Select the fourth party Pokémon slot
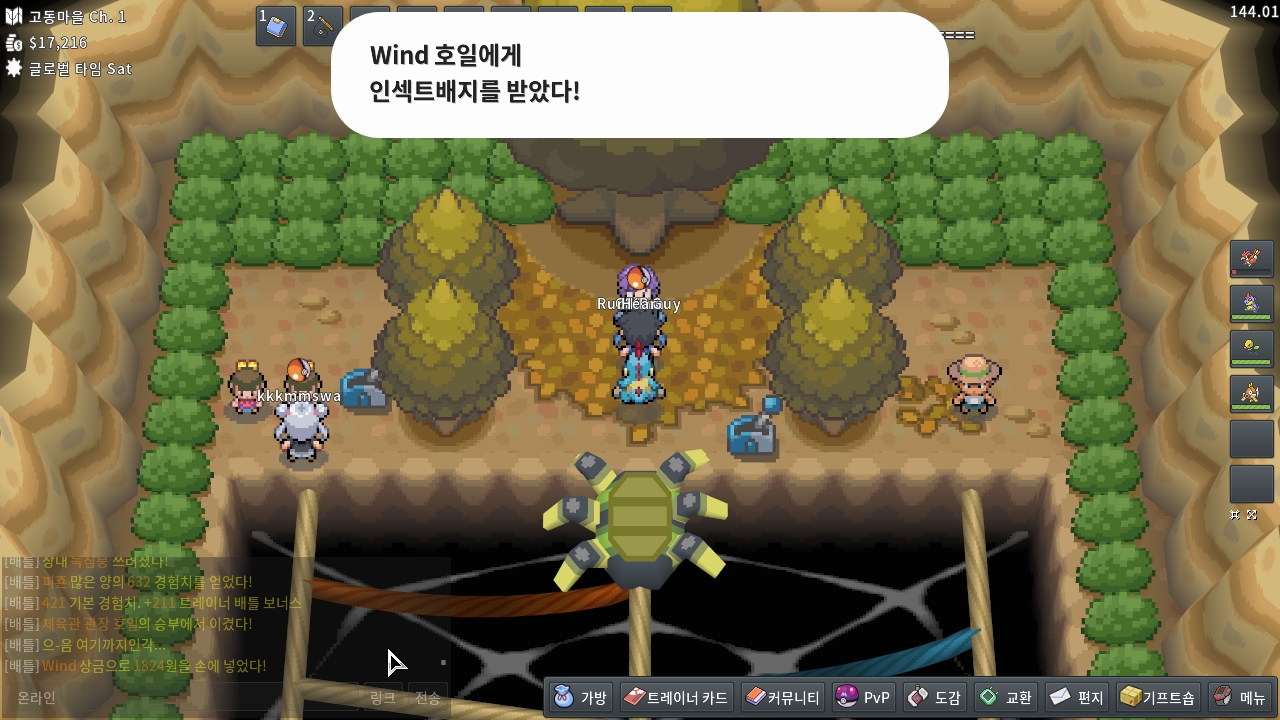The height and width of the screenshot is (720, 1280). 1251,394
